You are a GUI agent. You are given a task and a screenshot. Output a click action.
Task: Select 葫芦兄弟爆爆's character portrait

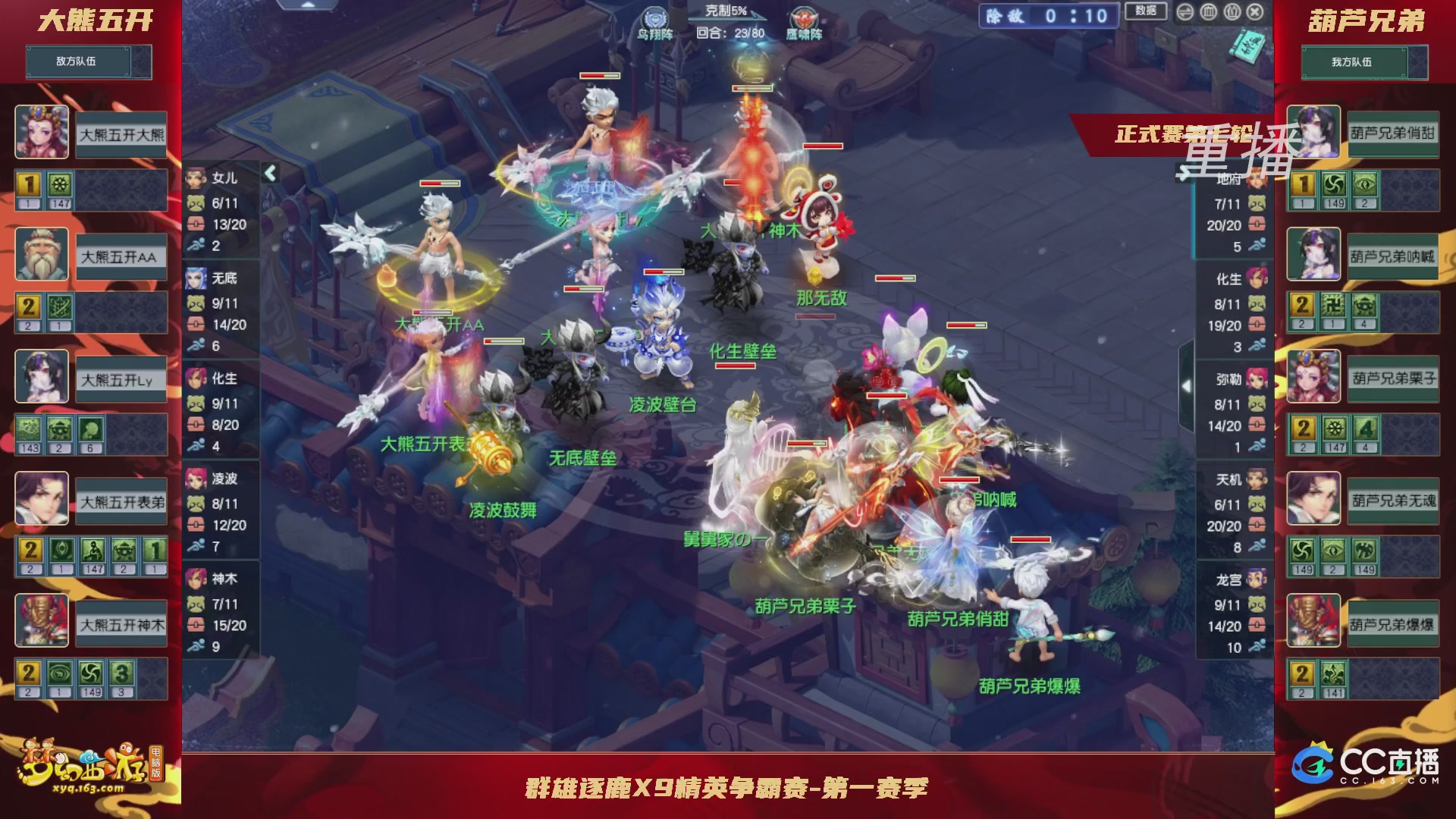[x=1314, y=622]
